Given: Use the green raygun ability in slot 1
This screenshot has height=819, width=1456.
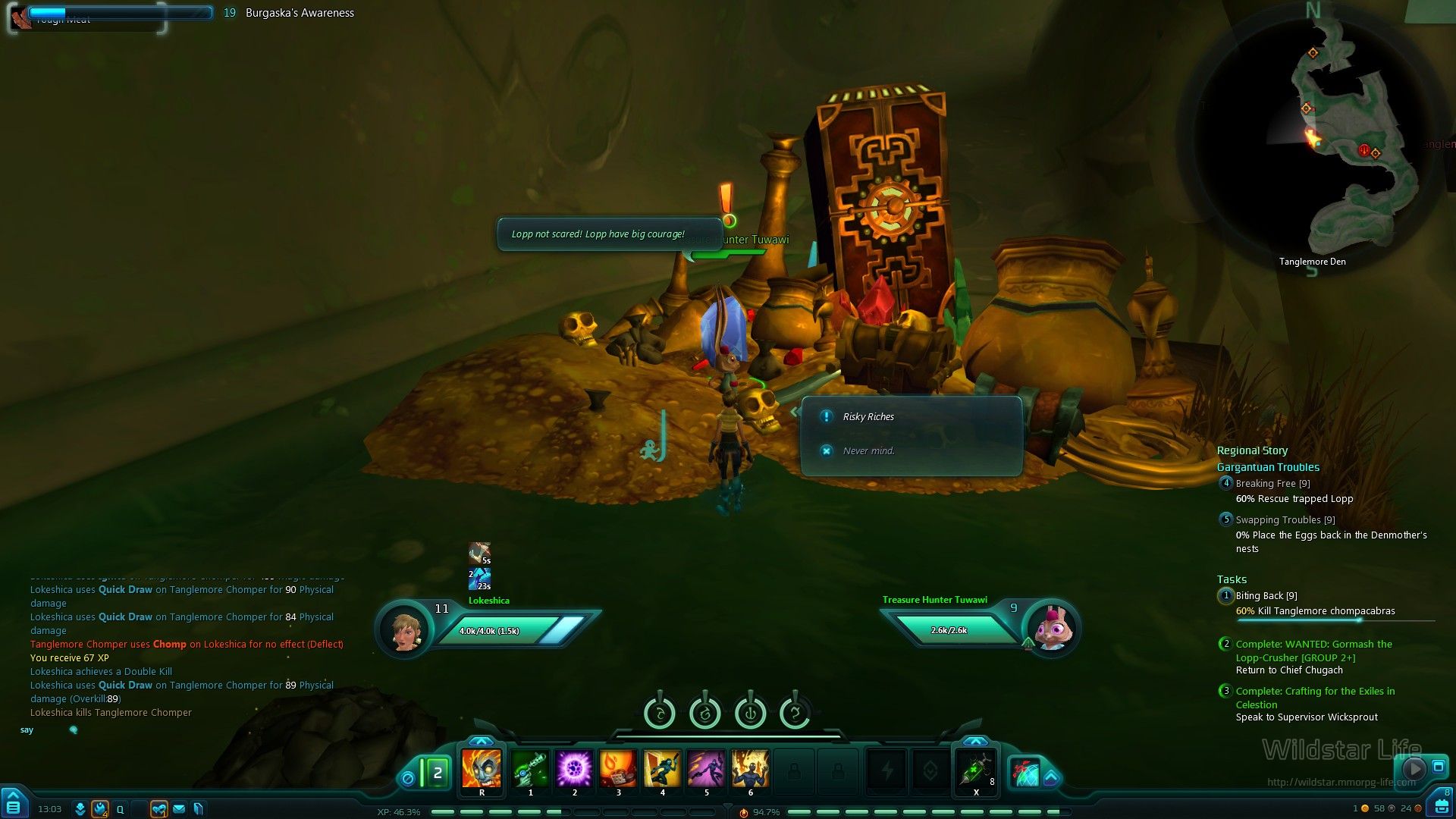Looking at the screenshot, I should (530, 769).
